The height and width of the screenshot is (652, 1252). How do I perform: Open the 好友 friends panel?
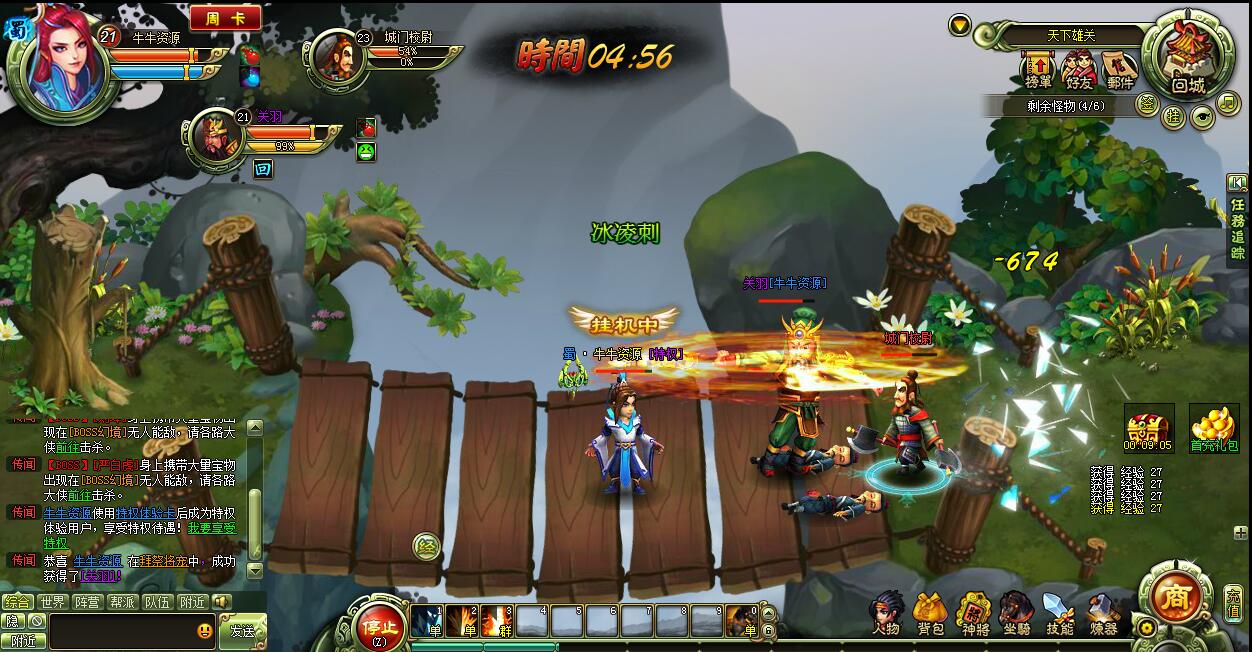(1079, 72)
